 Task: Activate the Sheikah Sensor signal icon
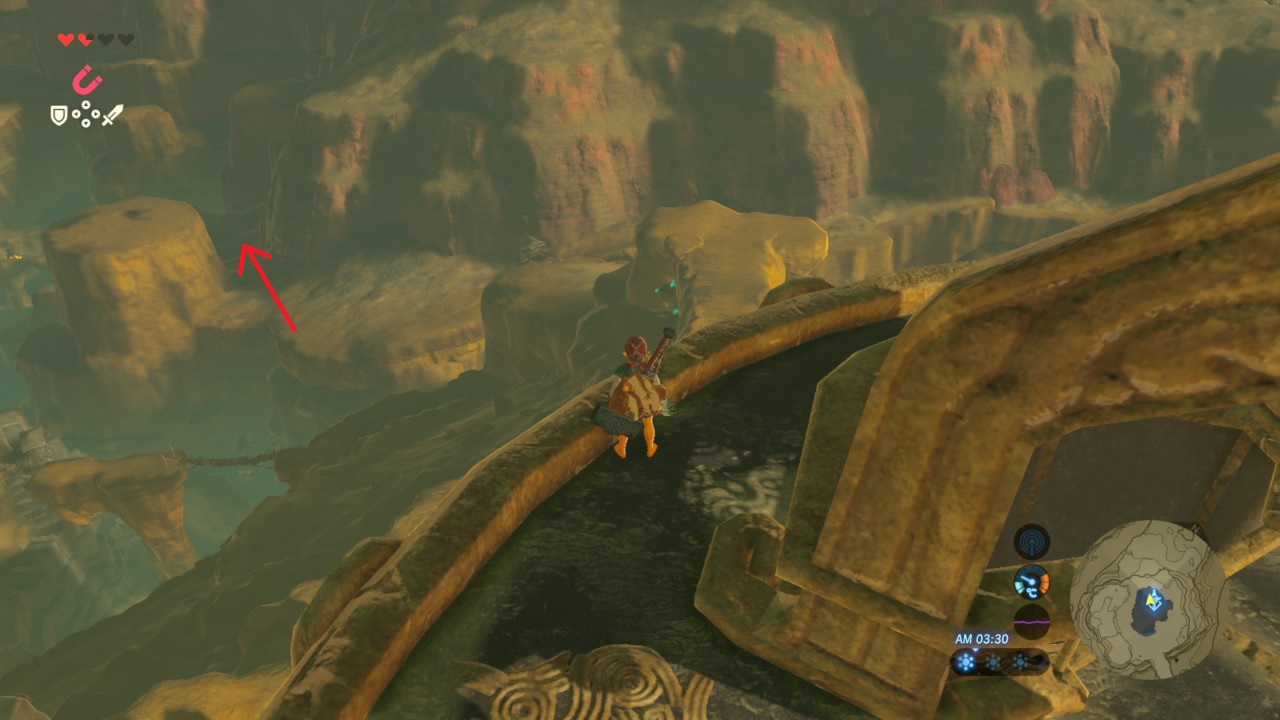(x=1031, y=542)
